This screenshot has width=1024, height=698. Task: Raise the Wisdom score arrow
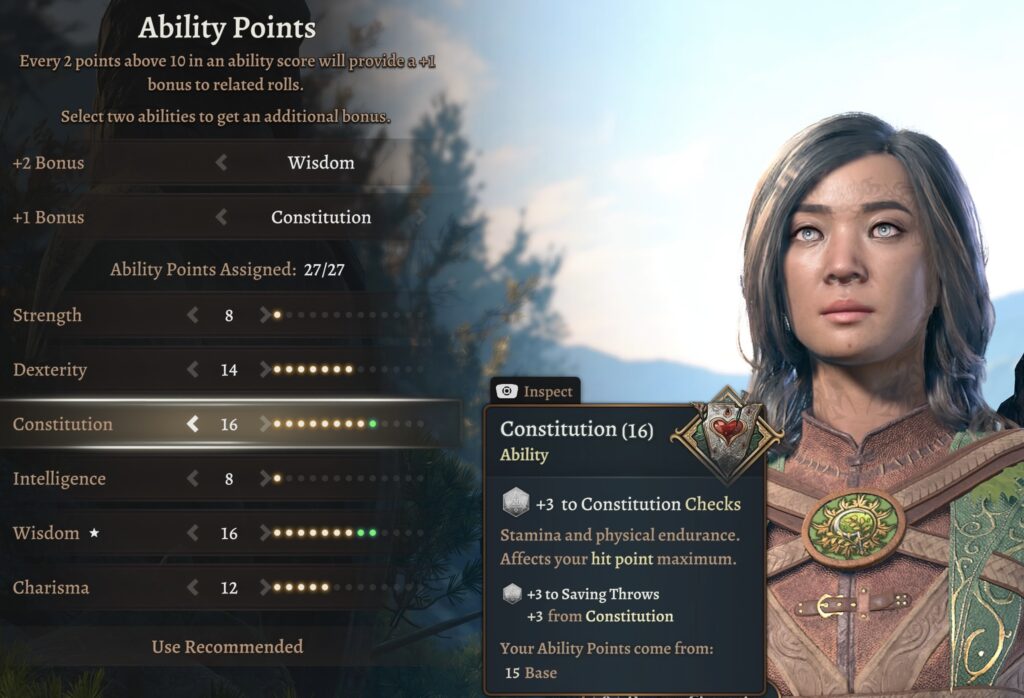(264, 533)
